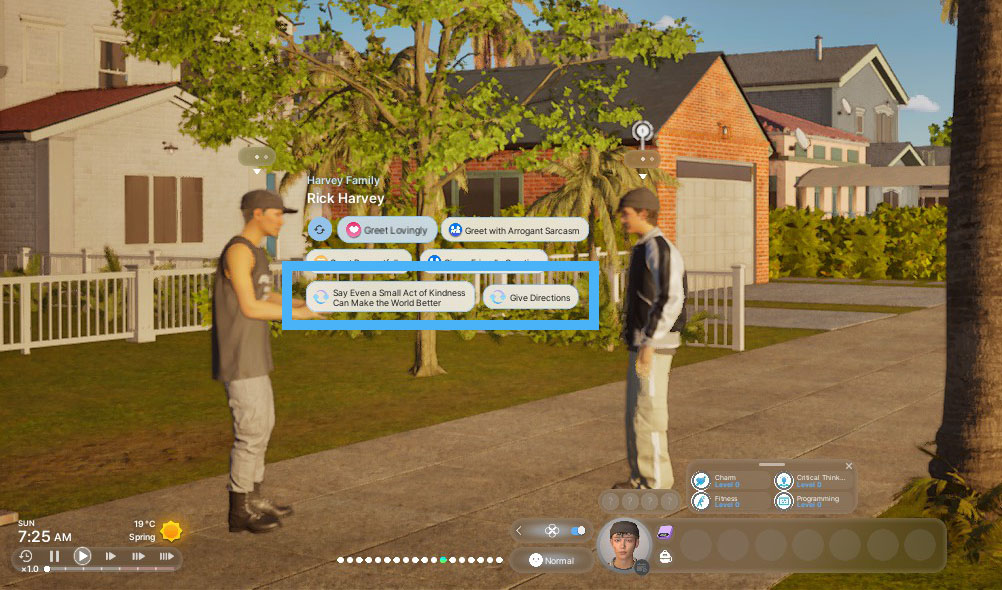Open the purple smartphone icon
Screen dimensions: 1002x590
point(666,532)
